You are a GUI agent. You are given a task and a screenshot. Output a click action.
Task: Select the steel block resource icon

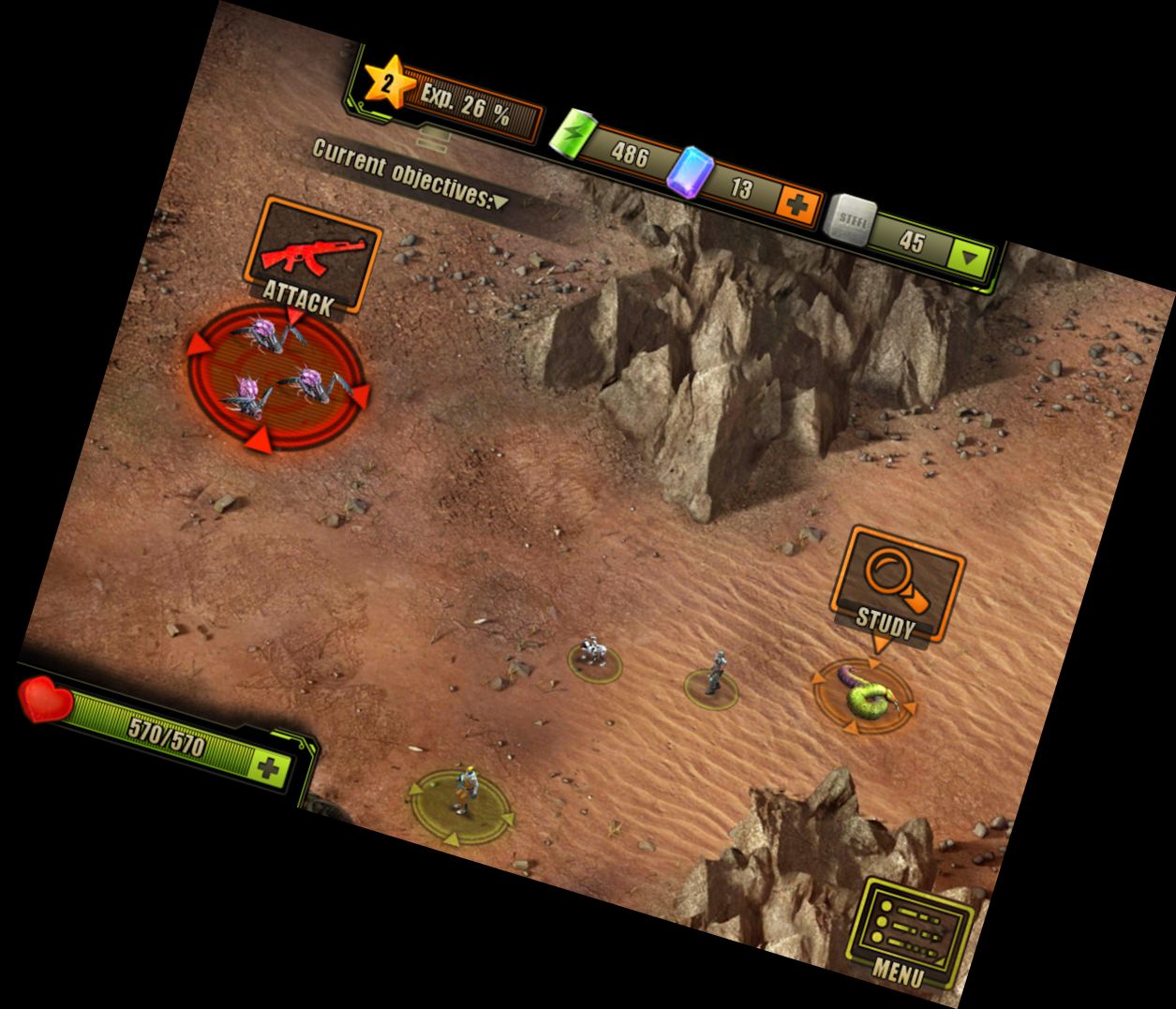pos(850,221)
